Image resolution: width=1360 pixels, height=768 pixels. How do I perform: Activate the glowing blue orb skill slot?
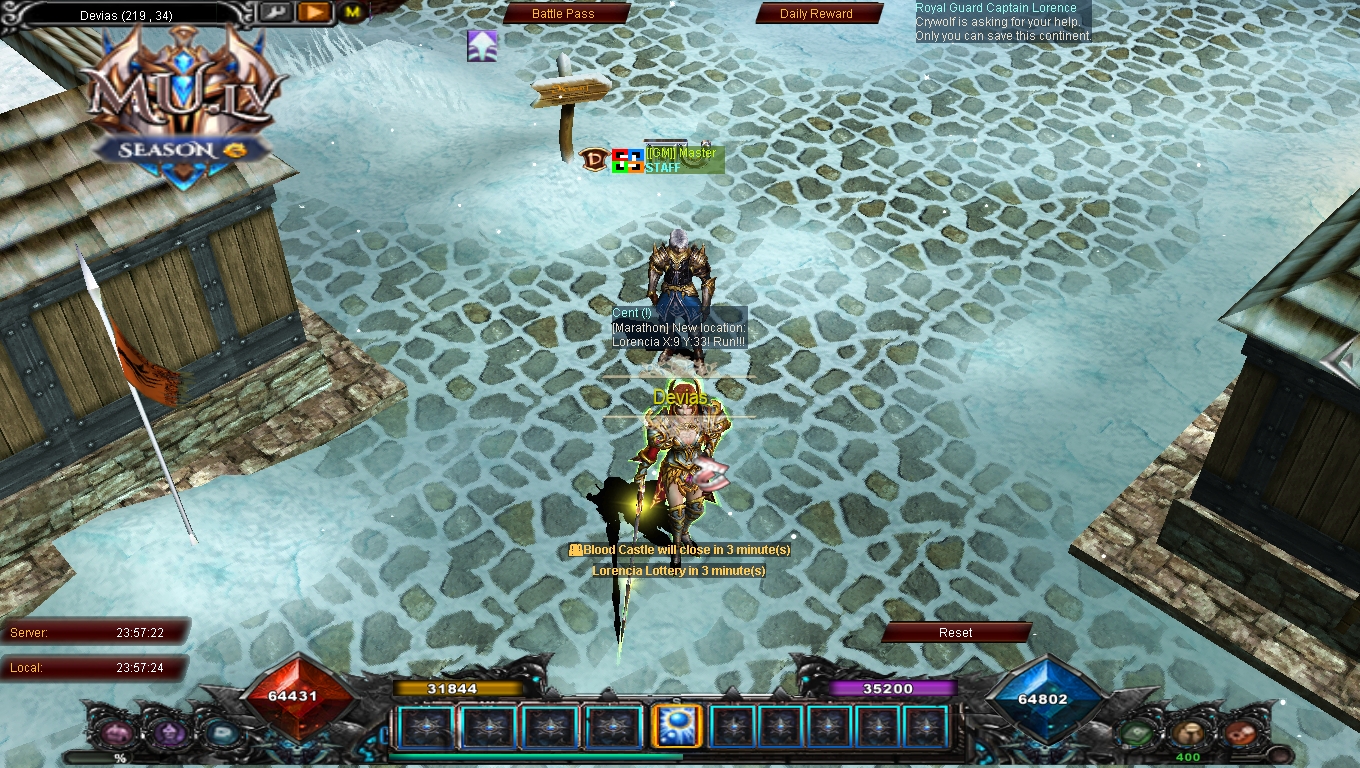click(x=676, y=727)
